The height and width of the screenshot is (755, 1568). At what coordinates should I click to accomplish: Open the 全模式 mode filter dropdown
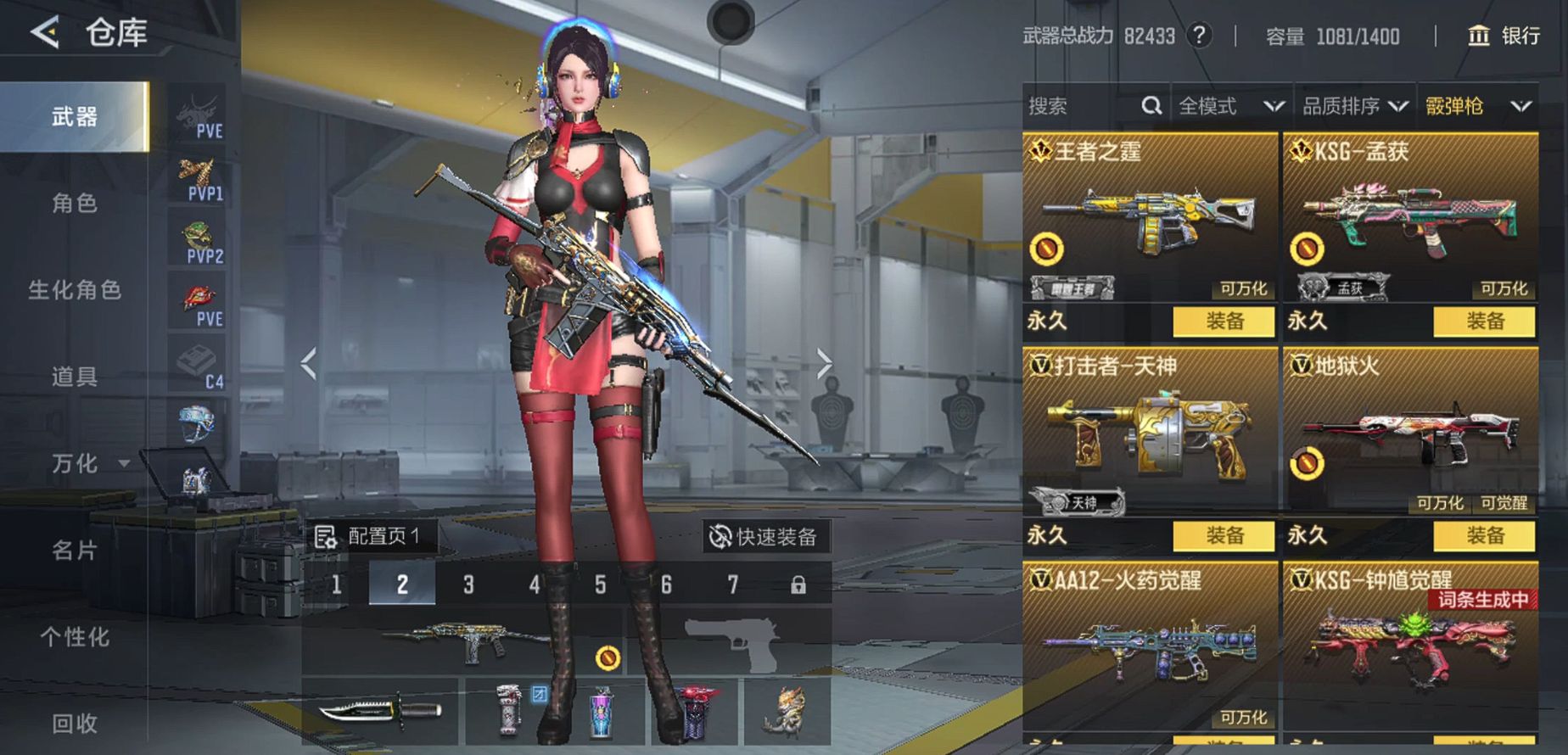point(1230,106)
